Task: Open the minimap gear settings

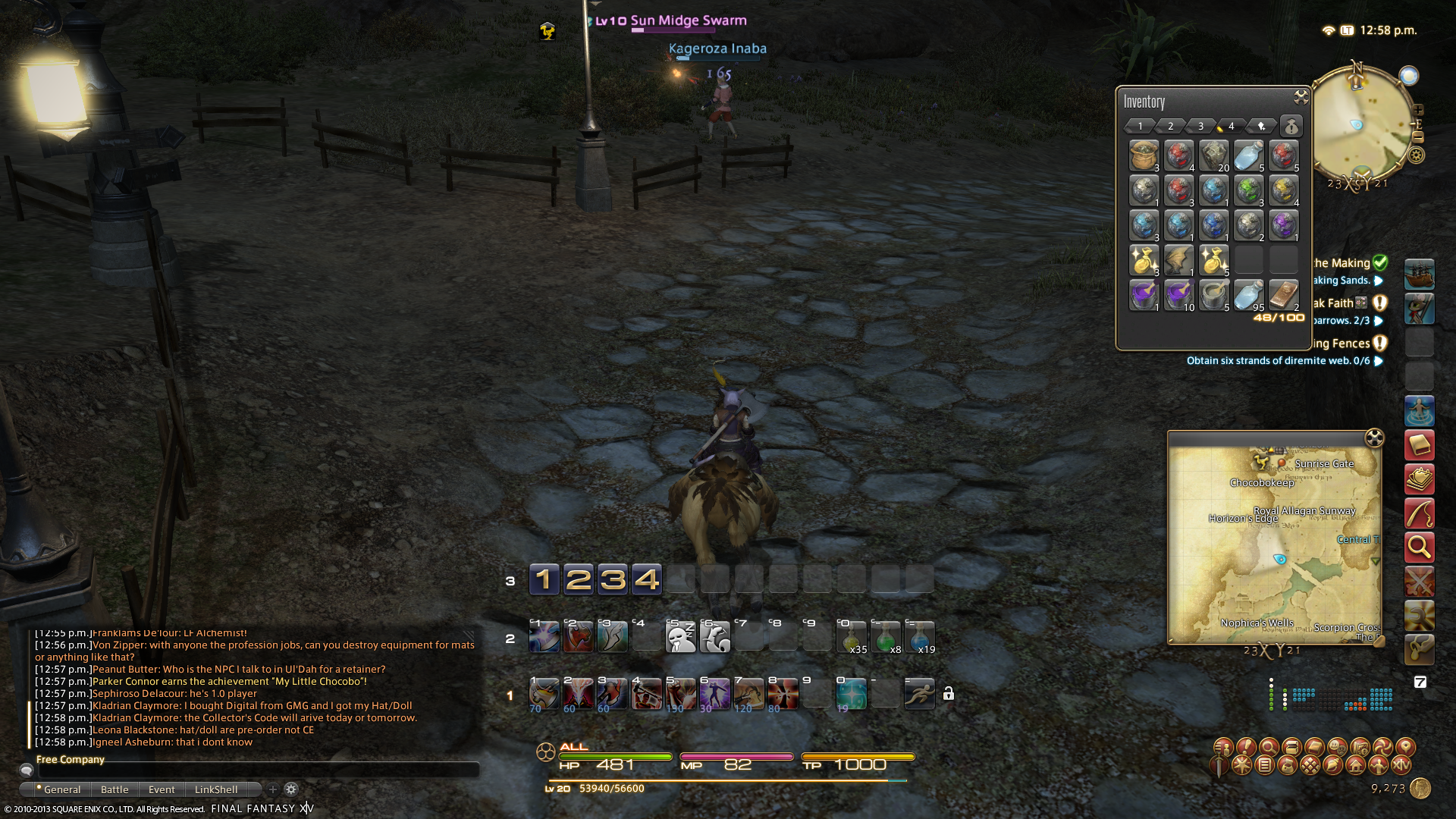Action: click(x=1417, y=155)
